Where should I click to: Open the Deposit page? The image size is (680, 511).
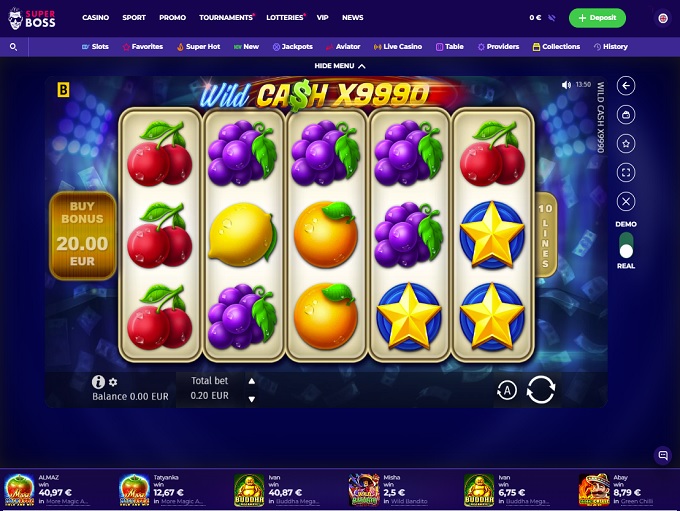coord(597,18)
